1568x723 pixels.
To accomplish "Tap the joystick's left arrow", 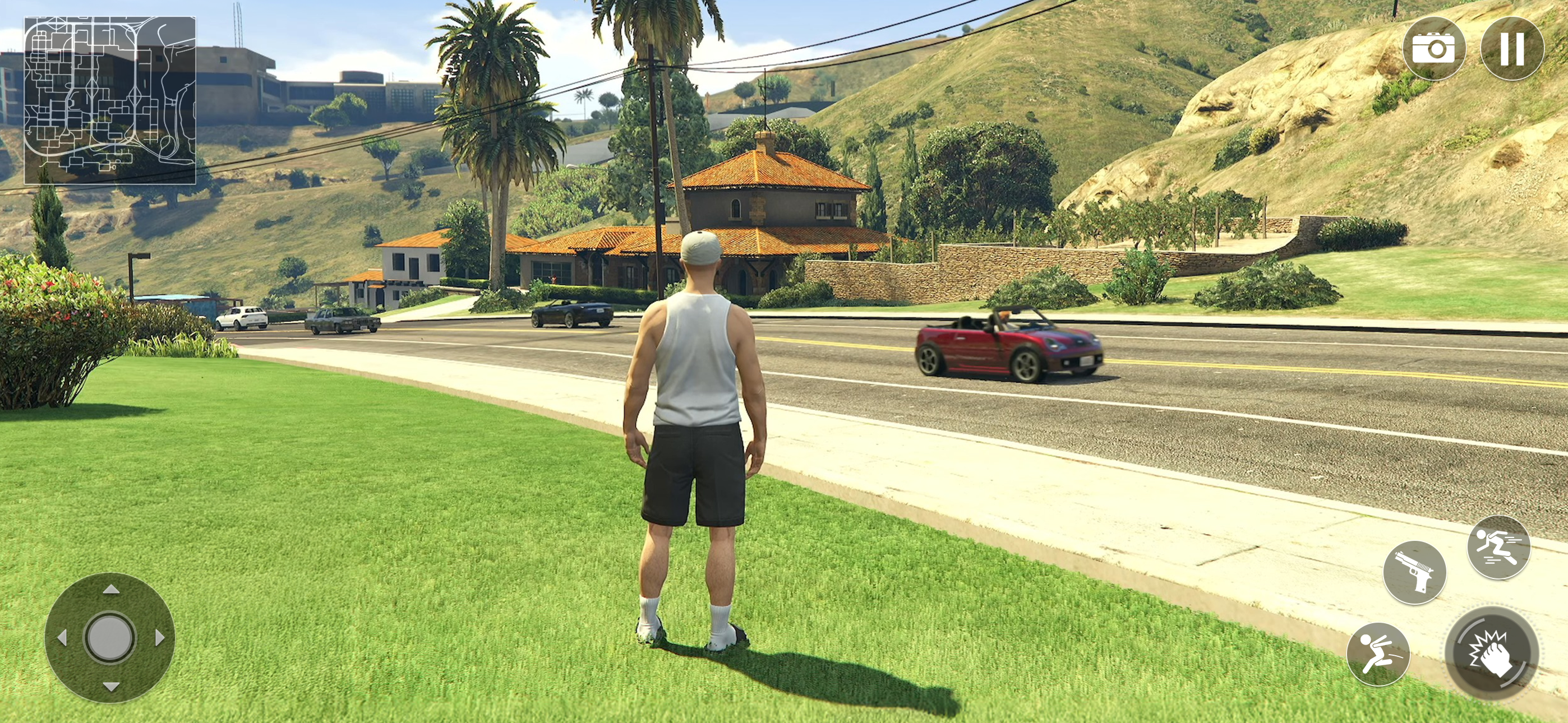I will (62, 638).
